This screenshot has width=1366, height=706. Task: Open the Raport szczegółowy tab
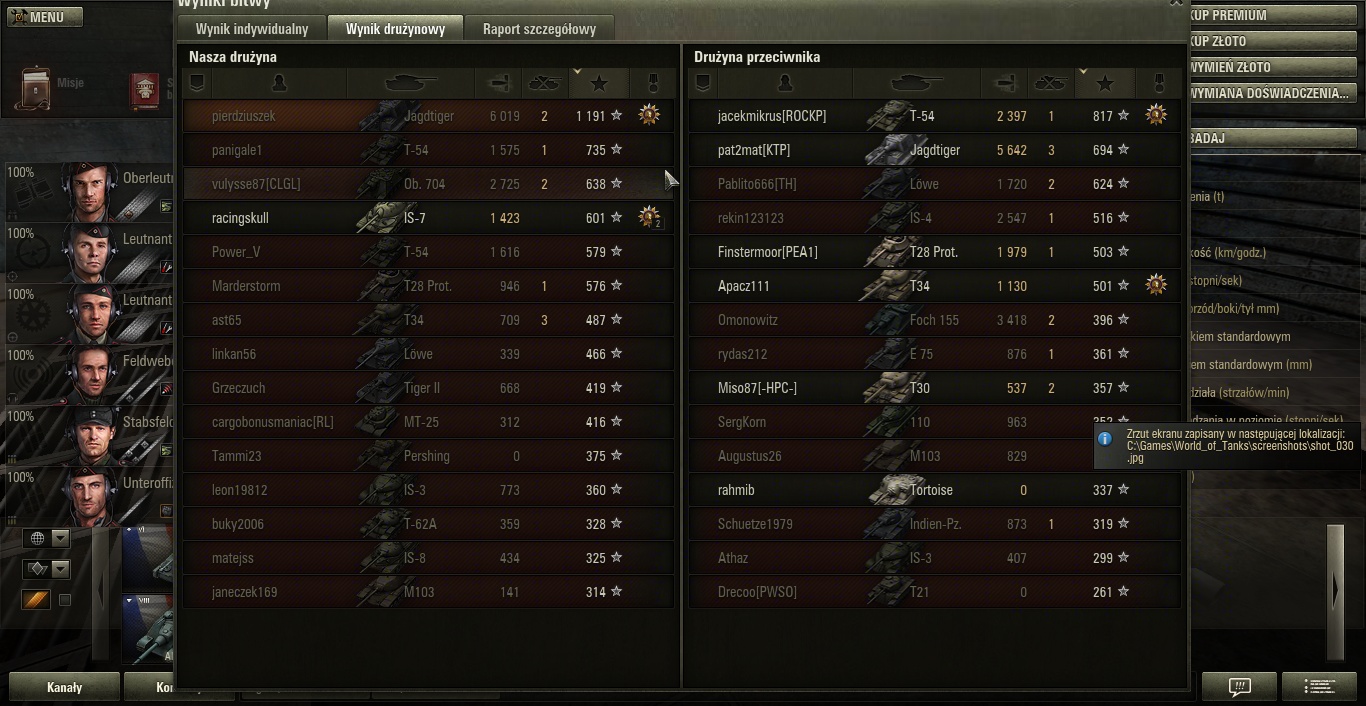point(539,29)
